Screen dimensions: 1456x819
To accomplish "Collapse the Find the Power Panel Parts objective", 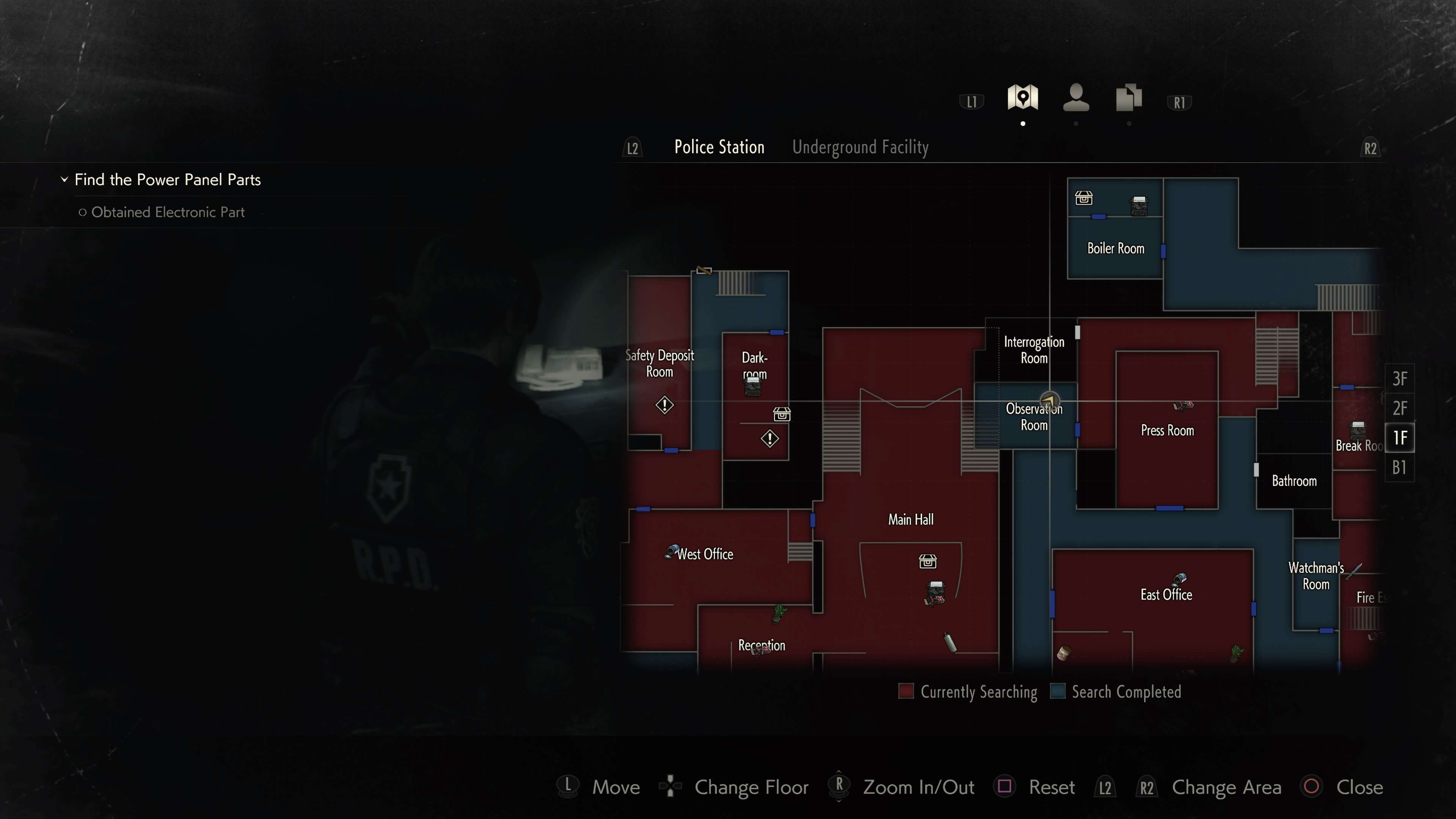I will [x=64, y=180].
